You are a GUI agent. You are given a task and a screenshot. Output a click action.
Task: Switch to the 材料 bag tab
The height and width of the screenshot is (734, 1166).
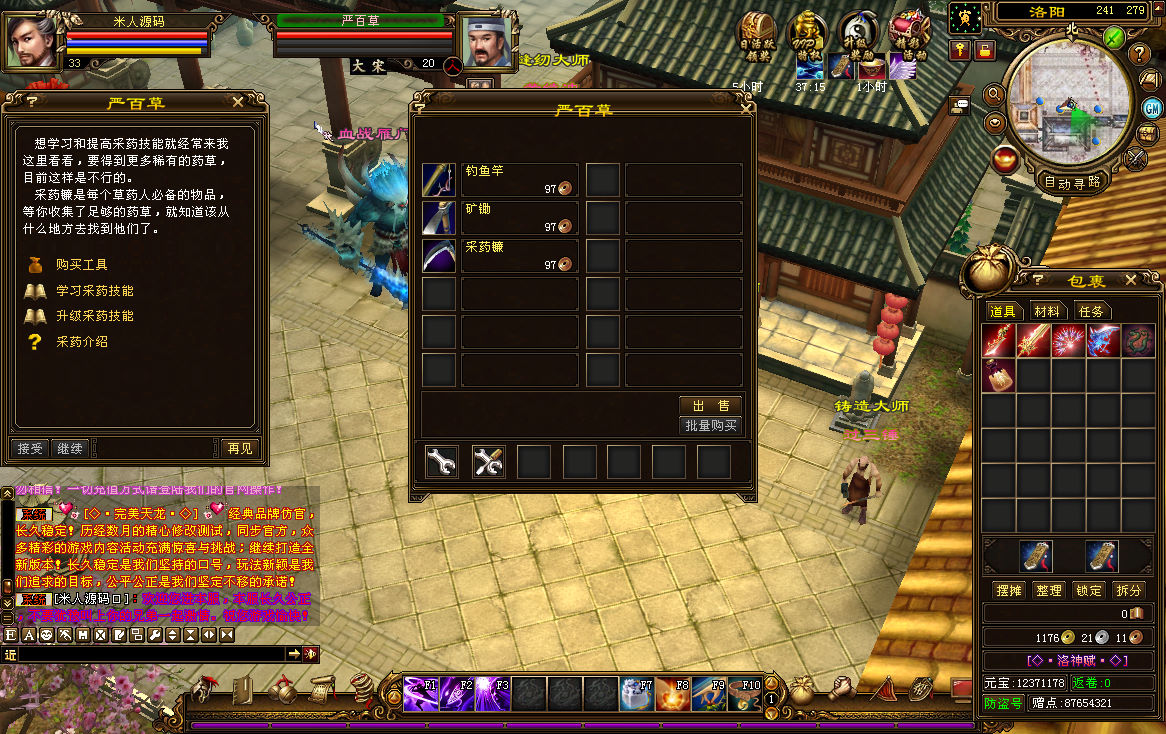1047,312
